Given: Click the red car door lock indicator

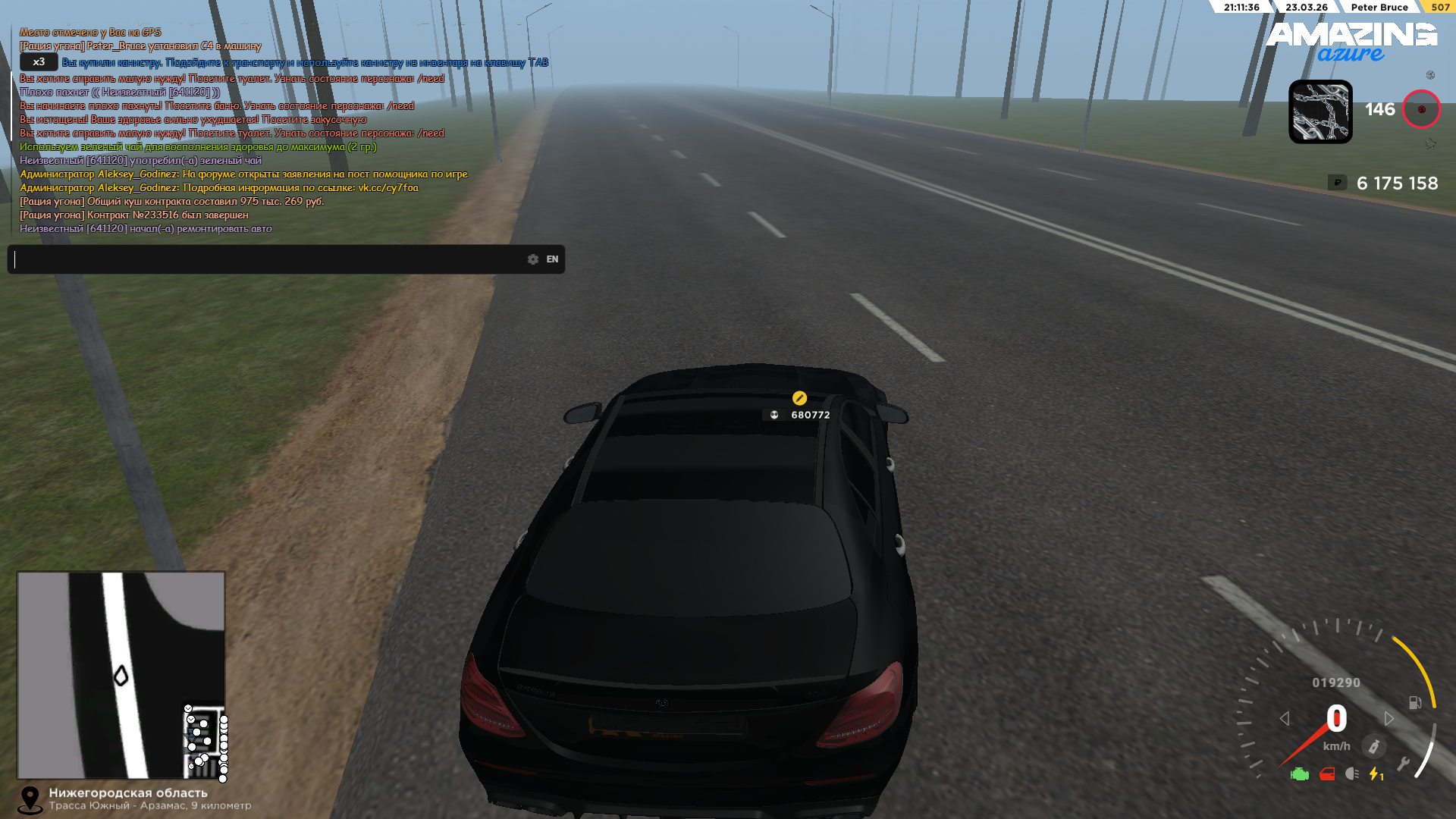Looking at the screenshot, I should tap(1327, 774).
